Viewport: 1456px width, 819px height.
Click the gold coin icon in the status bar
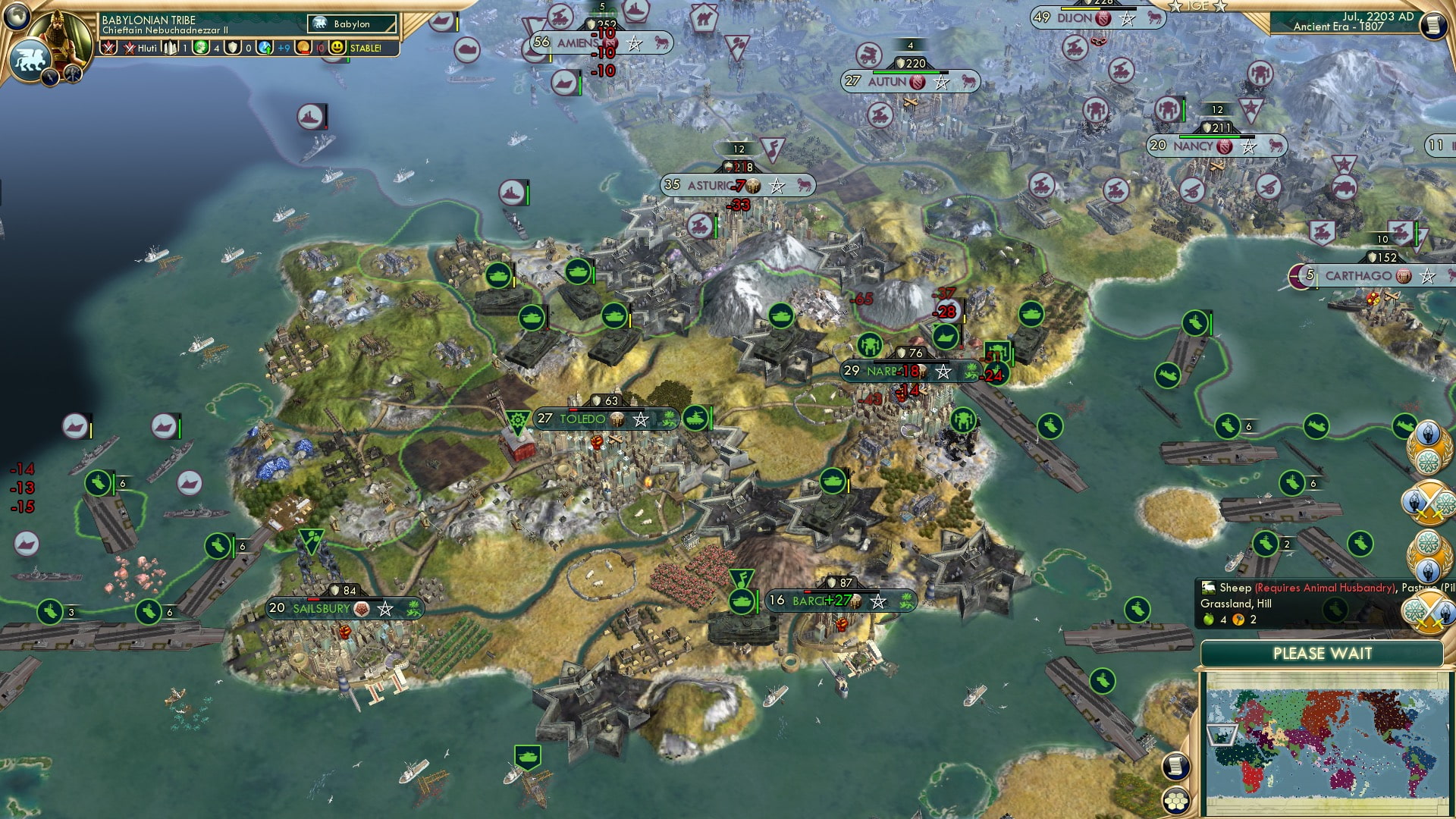[x=305, y=48]
